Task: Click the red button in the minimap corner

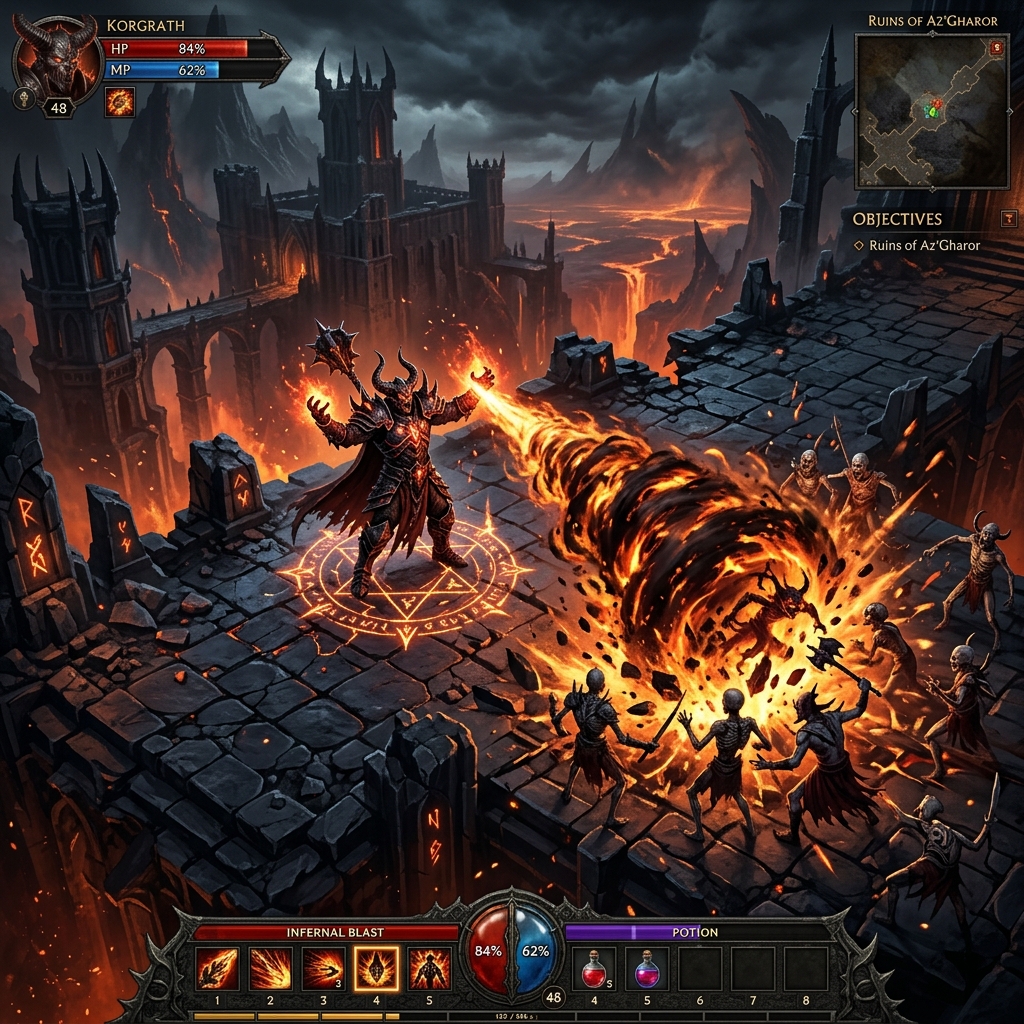Action: pyautogui.click(x=995, y=47)
